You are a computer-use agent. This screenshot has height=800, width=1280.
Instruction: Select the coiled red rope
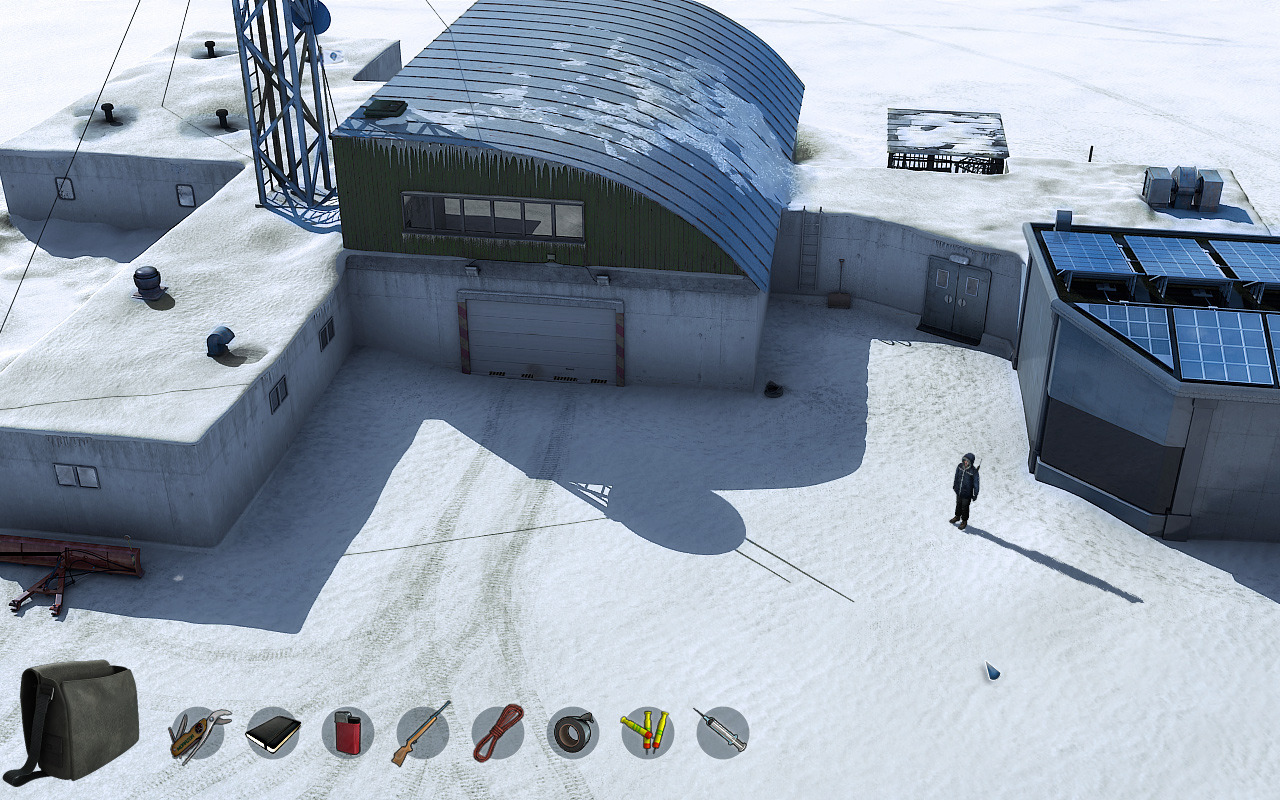tap(497, 733)
